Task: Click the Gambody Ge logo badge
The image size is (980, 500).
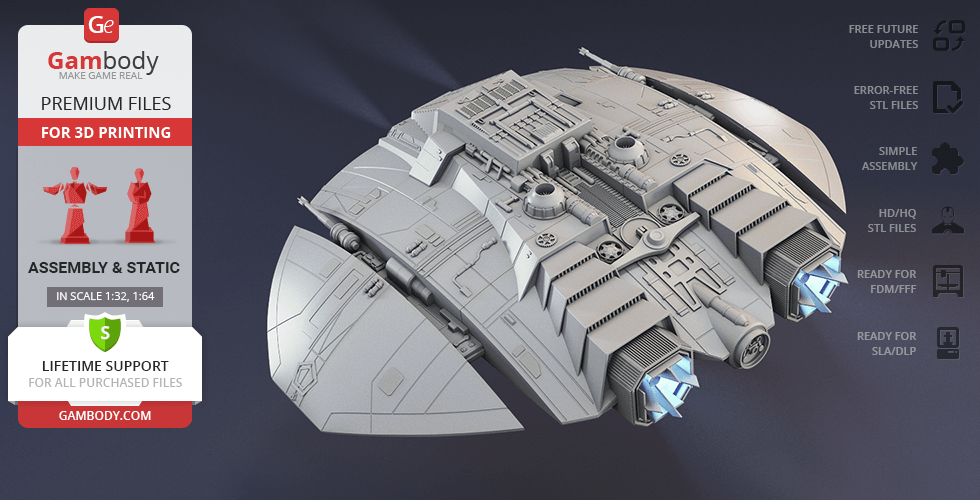Action: (103, 24)
